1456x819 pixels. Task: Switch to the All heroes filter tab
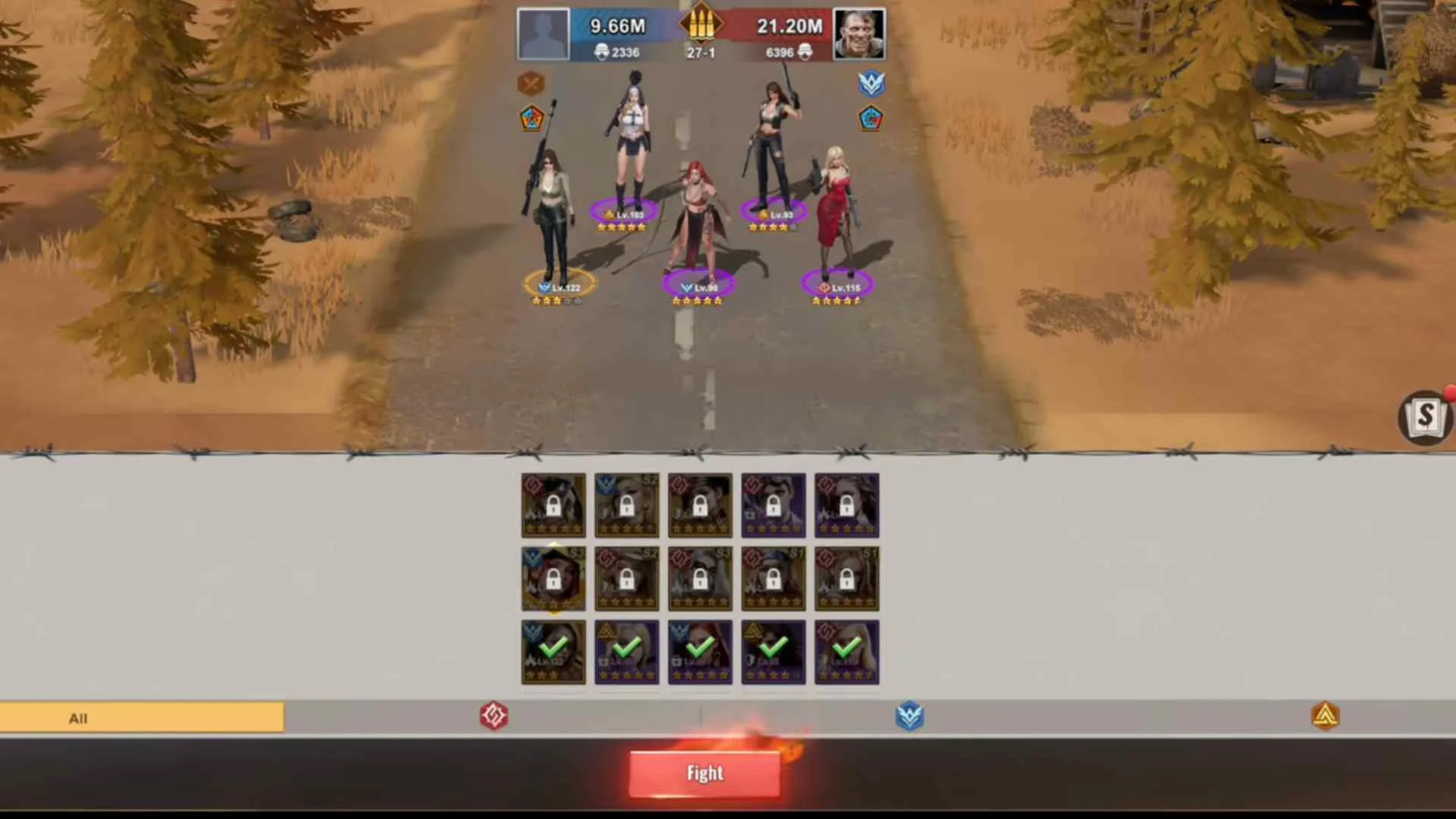pos(78,717)
